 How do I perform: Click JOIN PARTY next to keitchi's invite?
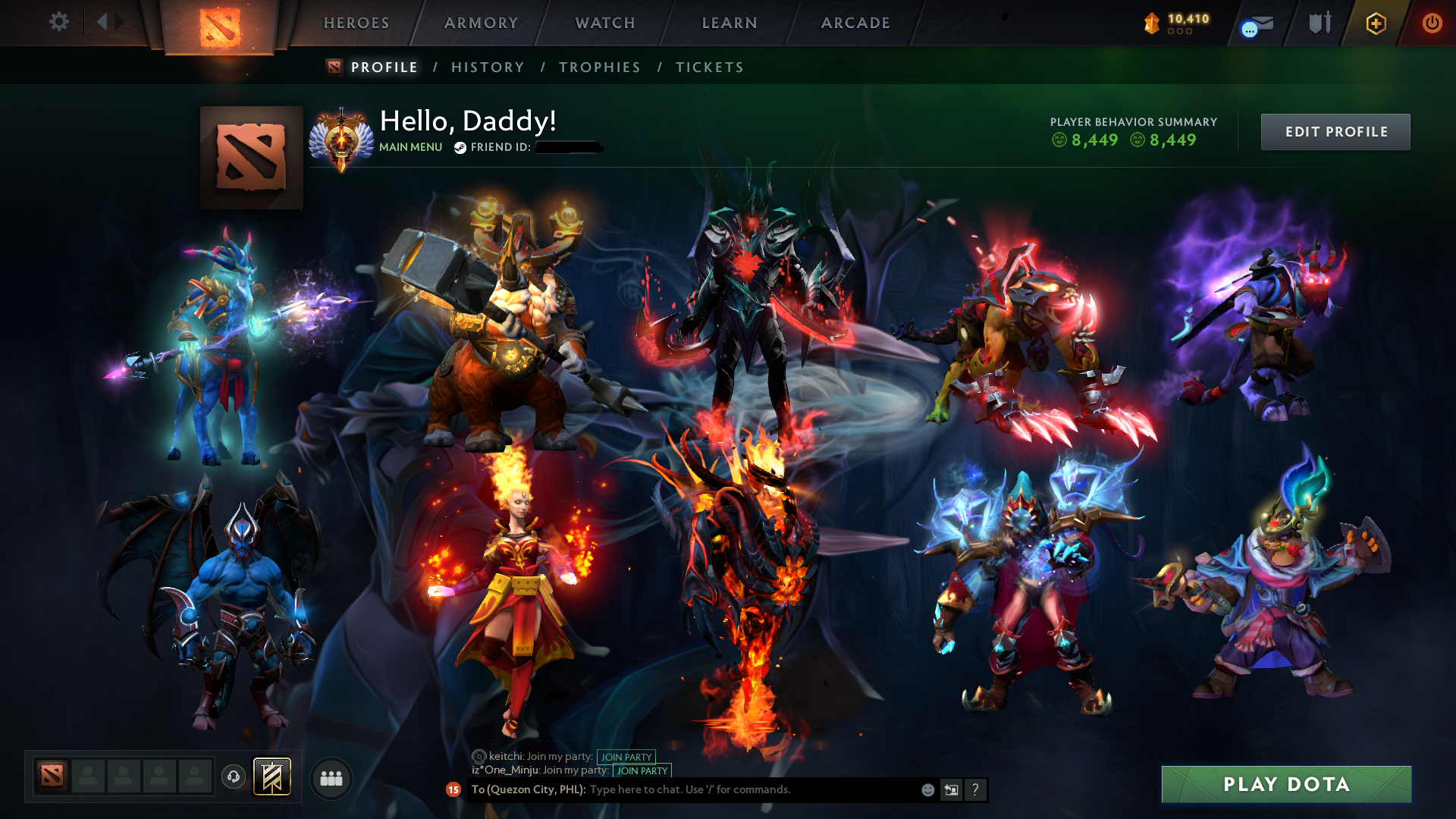[626, 756]
